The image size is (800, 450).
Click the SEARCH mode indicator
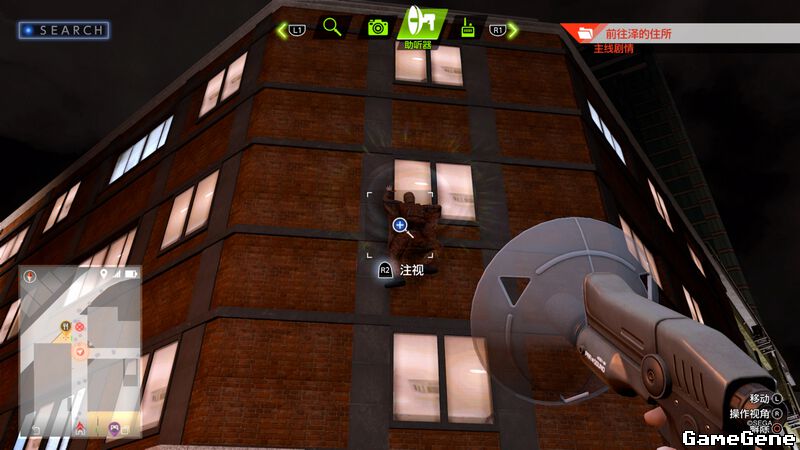(64, 30)
